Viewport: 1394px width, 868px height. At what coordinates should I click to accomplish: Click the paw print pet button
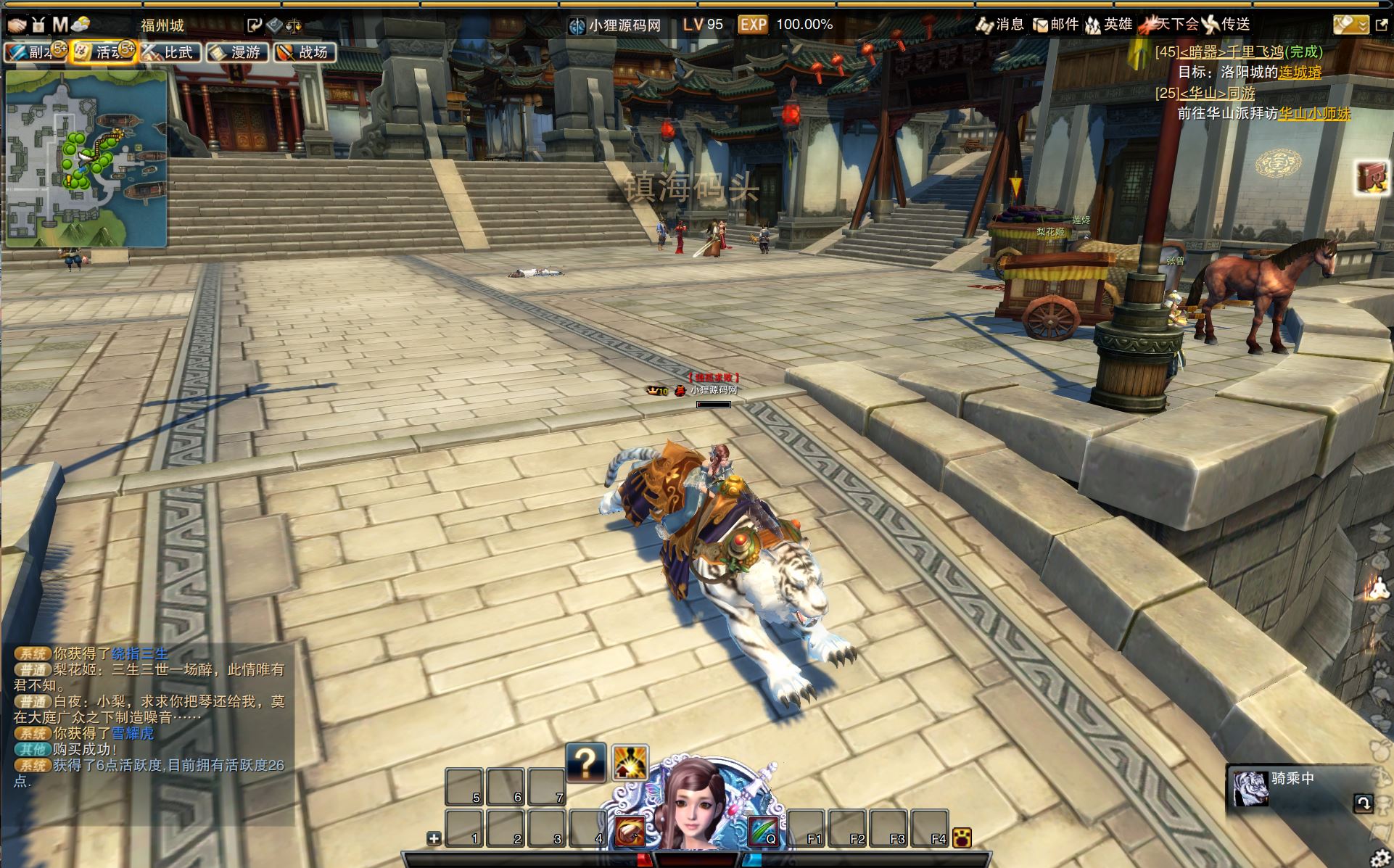962,838
